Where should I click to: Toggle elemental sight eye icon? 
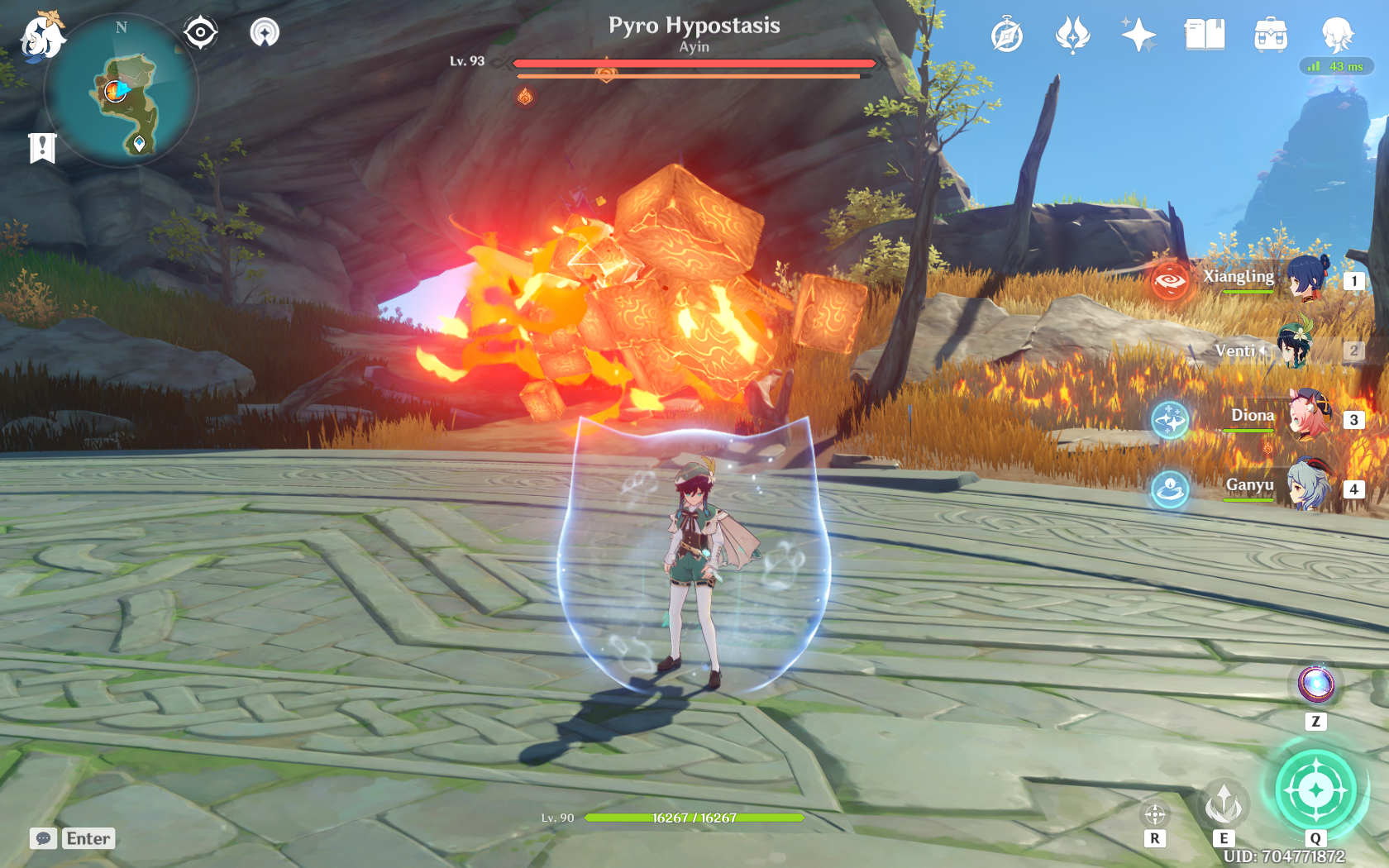(x=200, y=33)
